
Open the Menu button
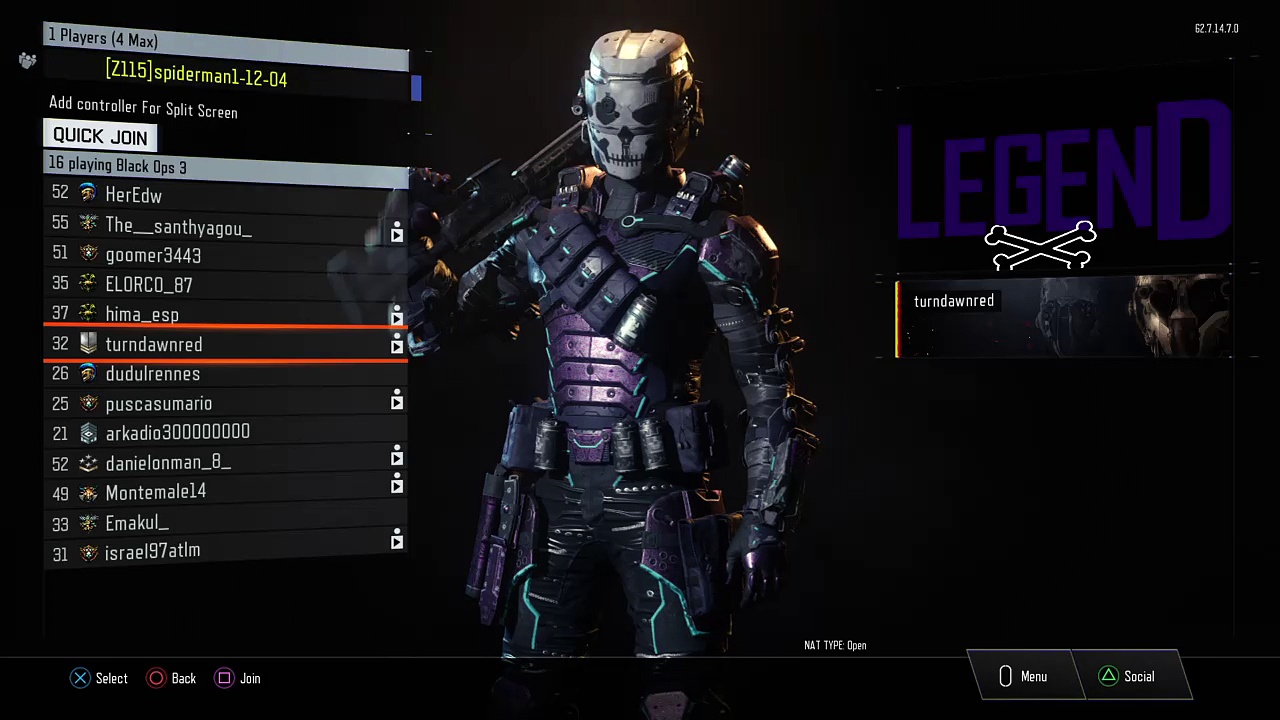pos(1022,677)
